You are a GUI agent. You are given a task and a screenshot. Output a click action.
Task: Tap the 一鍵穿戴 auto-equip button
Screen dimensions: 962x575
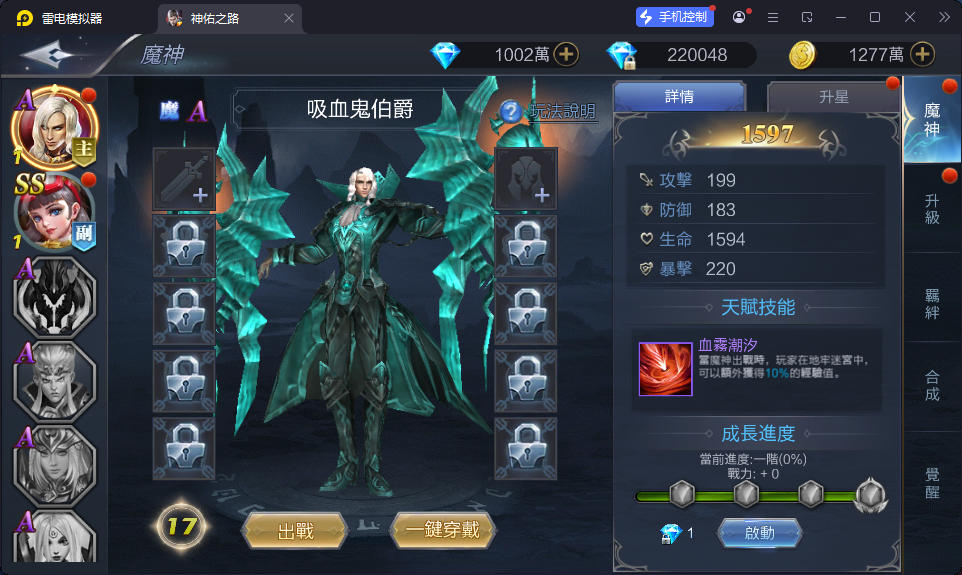click(442, 530)
